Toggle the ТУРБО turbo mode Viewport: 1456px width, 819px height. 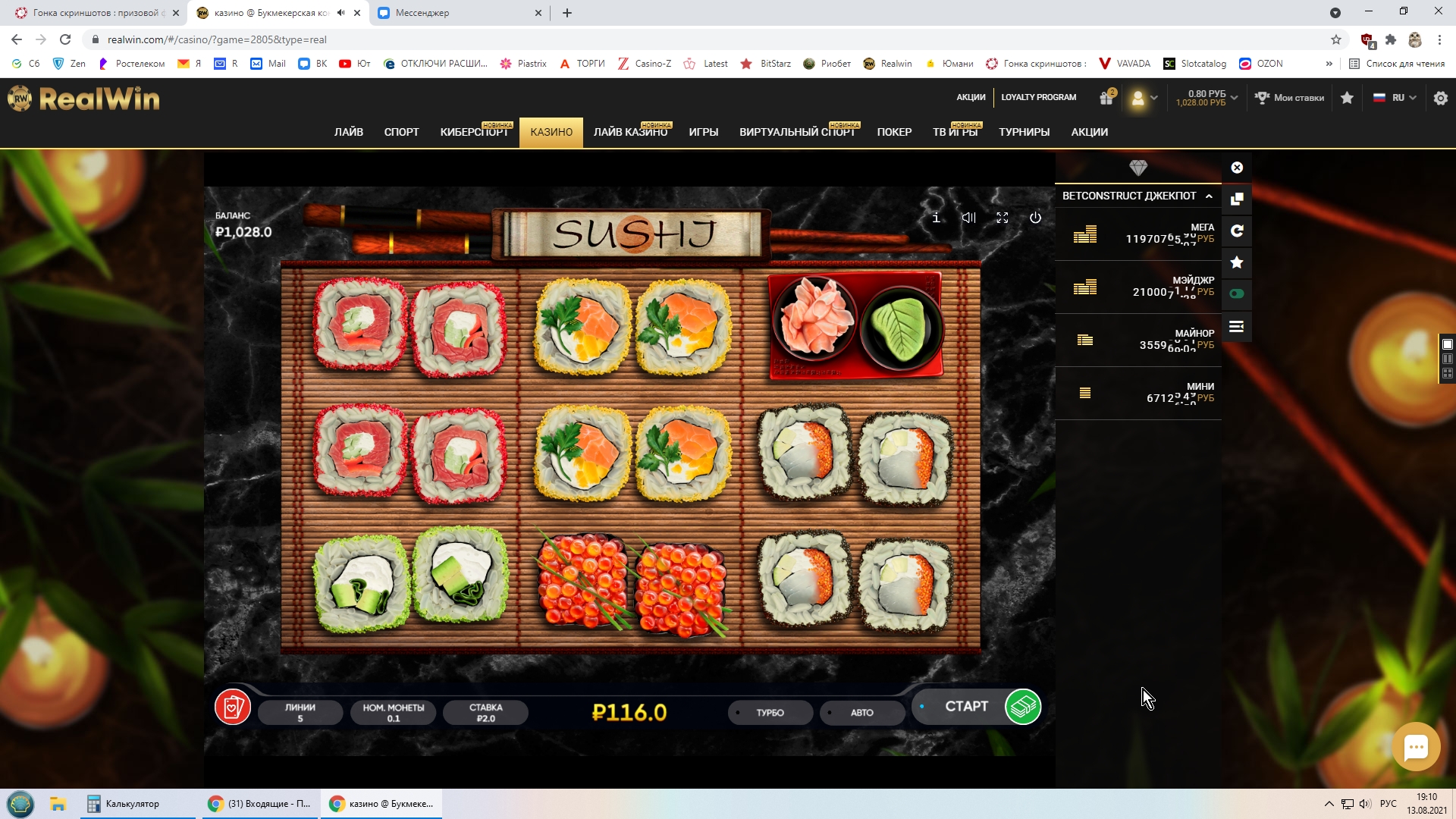click(x=770, y=713)
